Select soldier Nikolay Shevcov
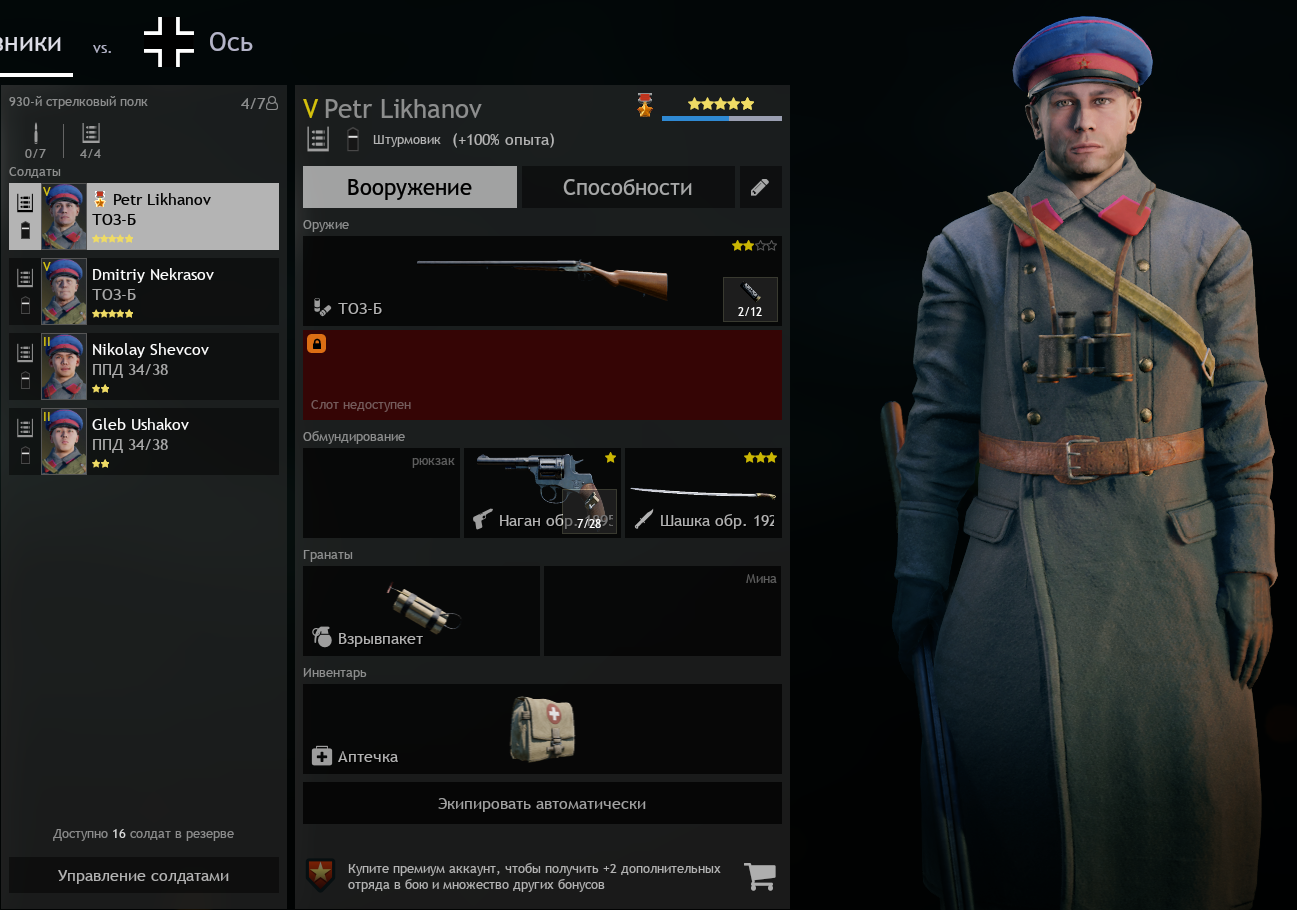This screenshot has width=1297, height=910. [144, 366]
